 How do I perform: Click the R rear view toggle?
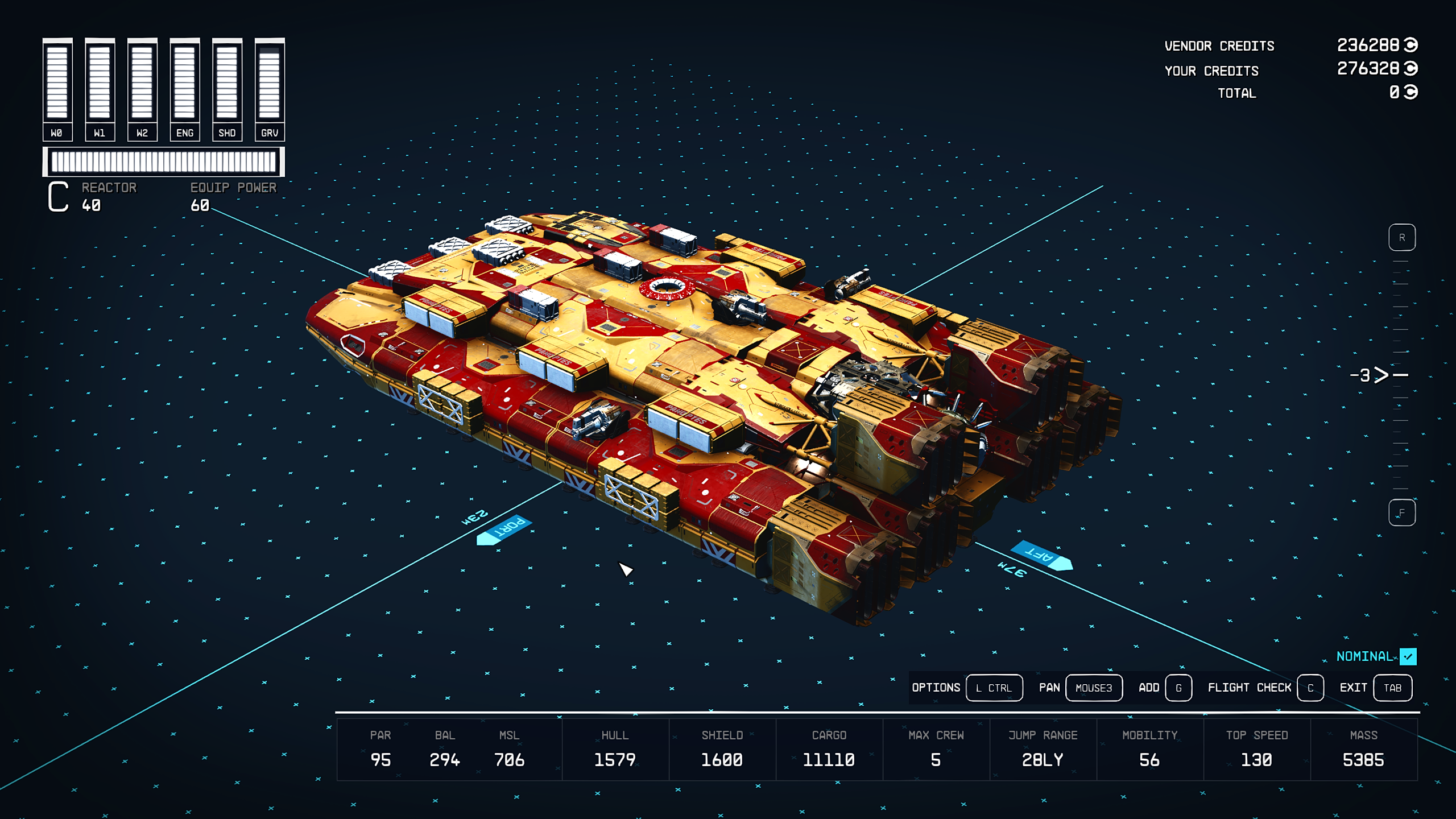tap(1403, 238)
